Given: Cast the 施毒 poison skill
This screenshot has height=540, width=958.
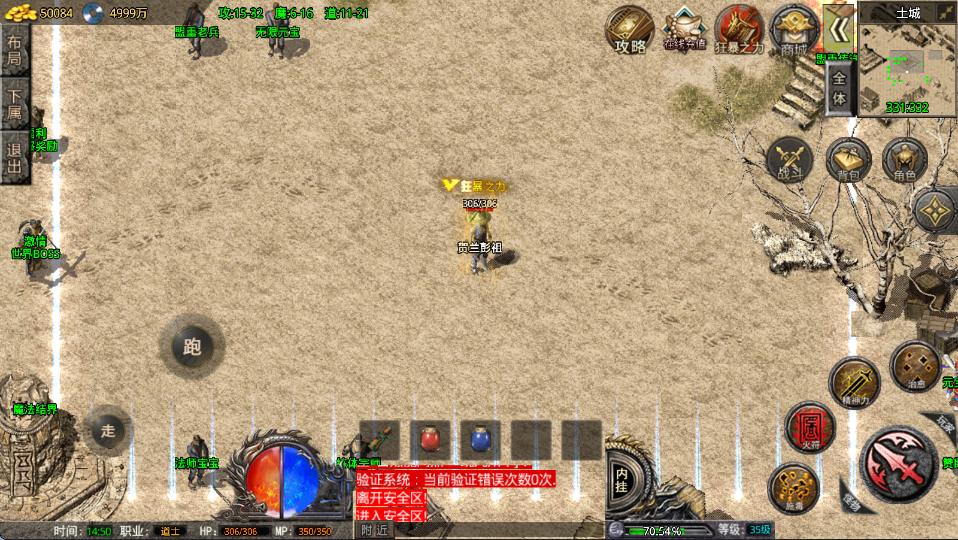Looking at the screenshot, I should (x=792, y=488).
